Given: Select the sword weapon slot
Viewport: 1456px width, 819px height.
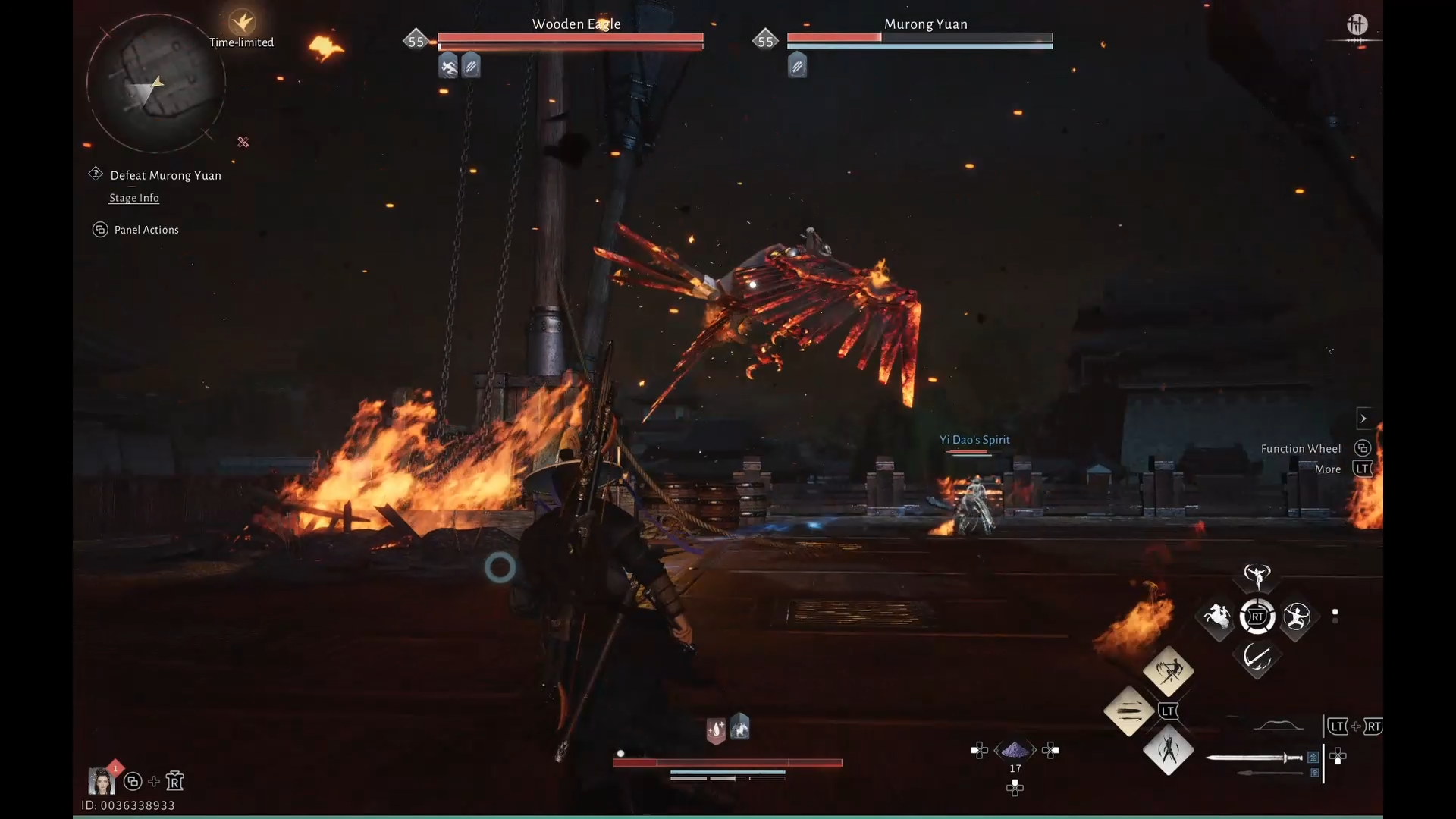Looking at the screenshot, I should click(x=1254, y=758).
